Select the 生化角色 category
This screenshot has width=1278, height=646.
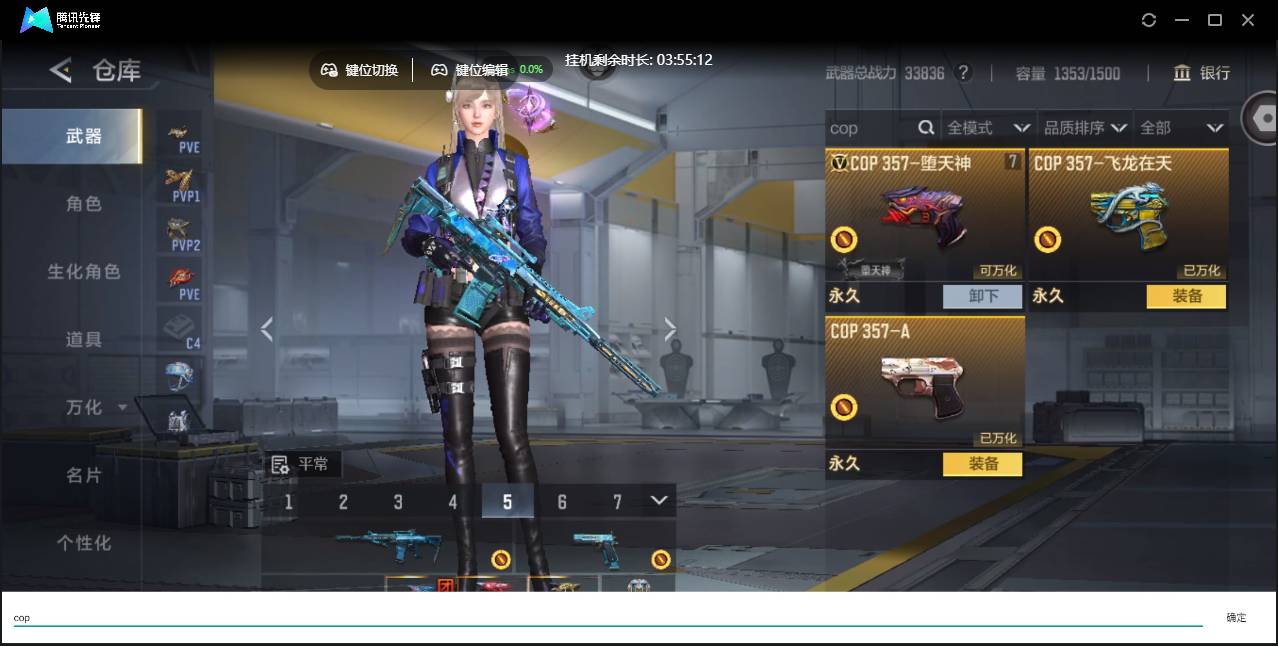(x=83, y=272)
